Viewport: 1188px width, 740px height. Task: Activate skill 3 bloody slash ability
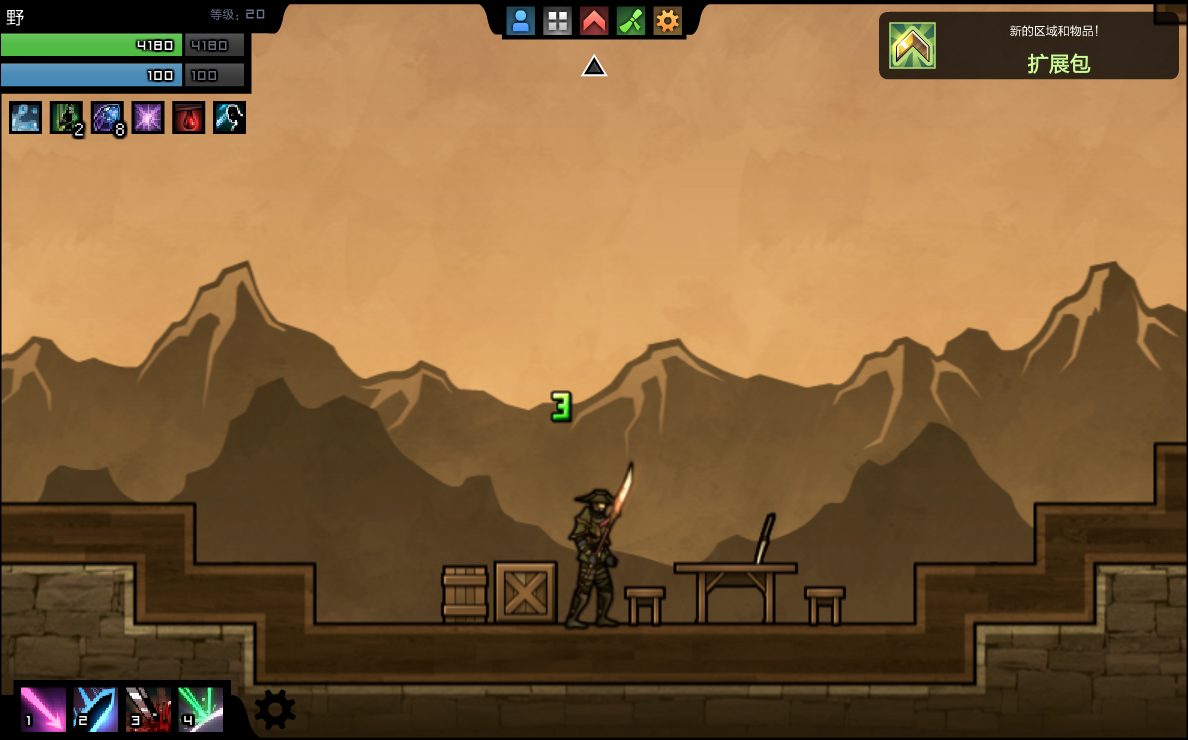(148, 709)
